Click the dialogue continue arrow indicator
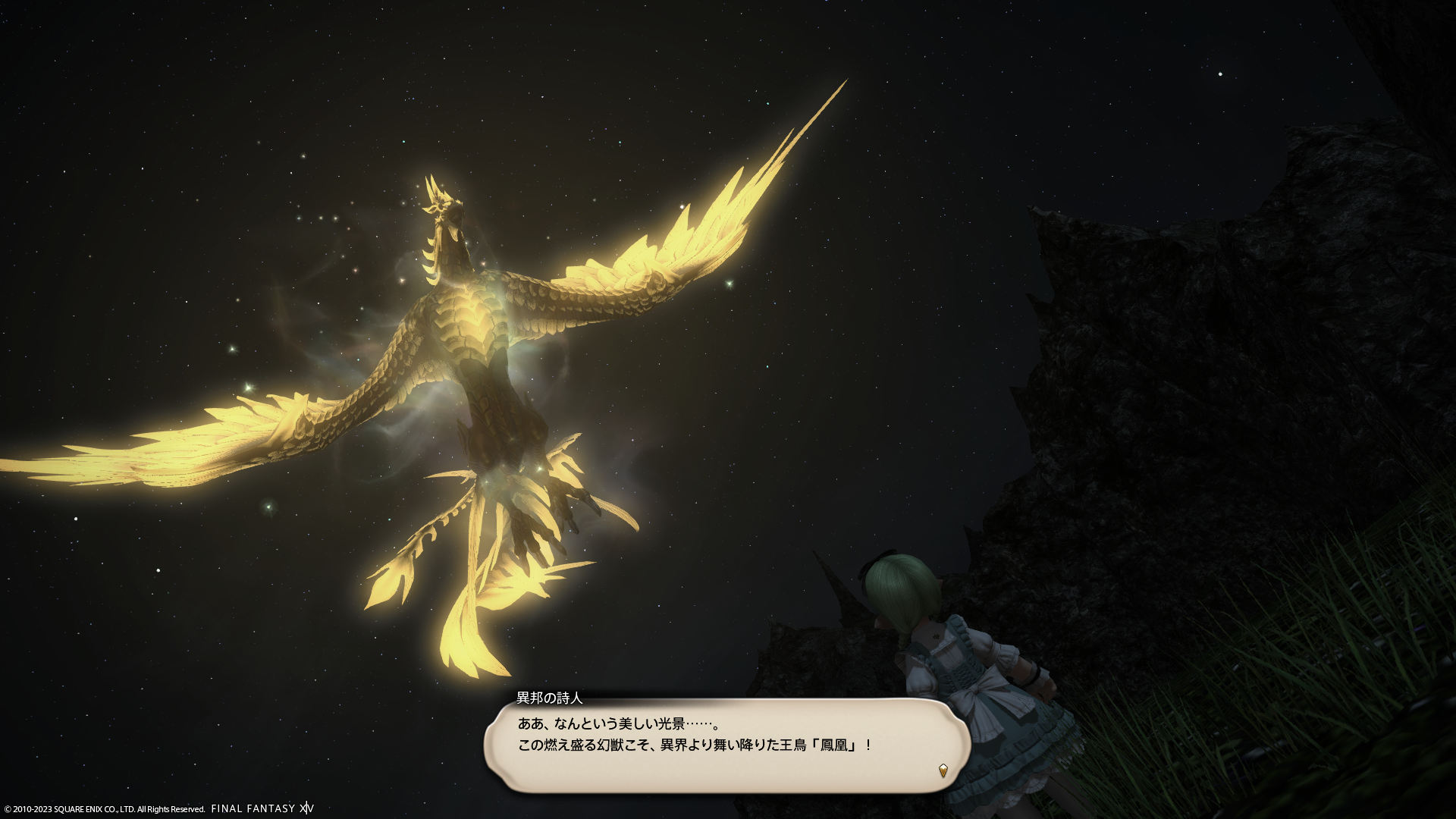 pos(943,770)
